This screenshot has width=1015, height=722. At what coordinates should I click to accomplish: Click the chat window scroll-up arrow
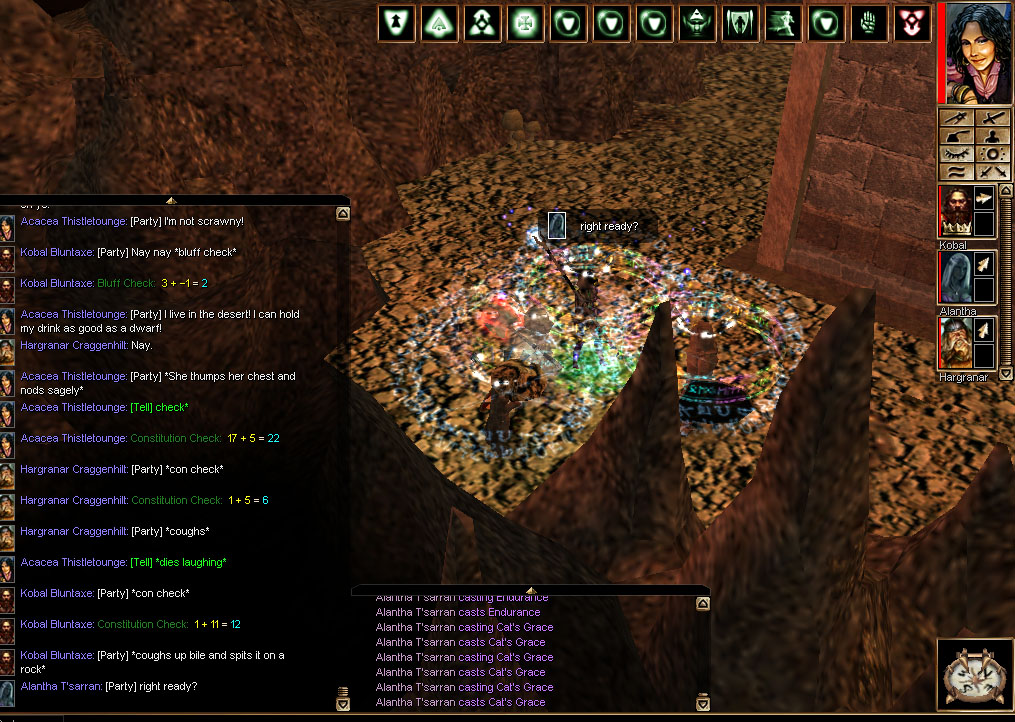[343, 213]
